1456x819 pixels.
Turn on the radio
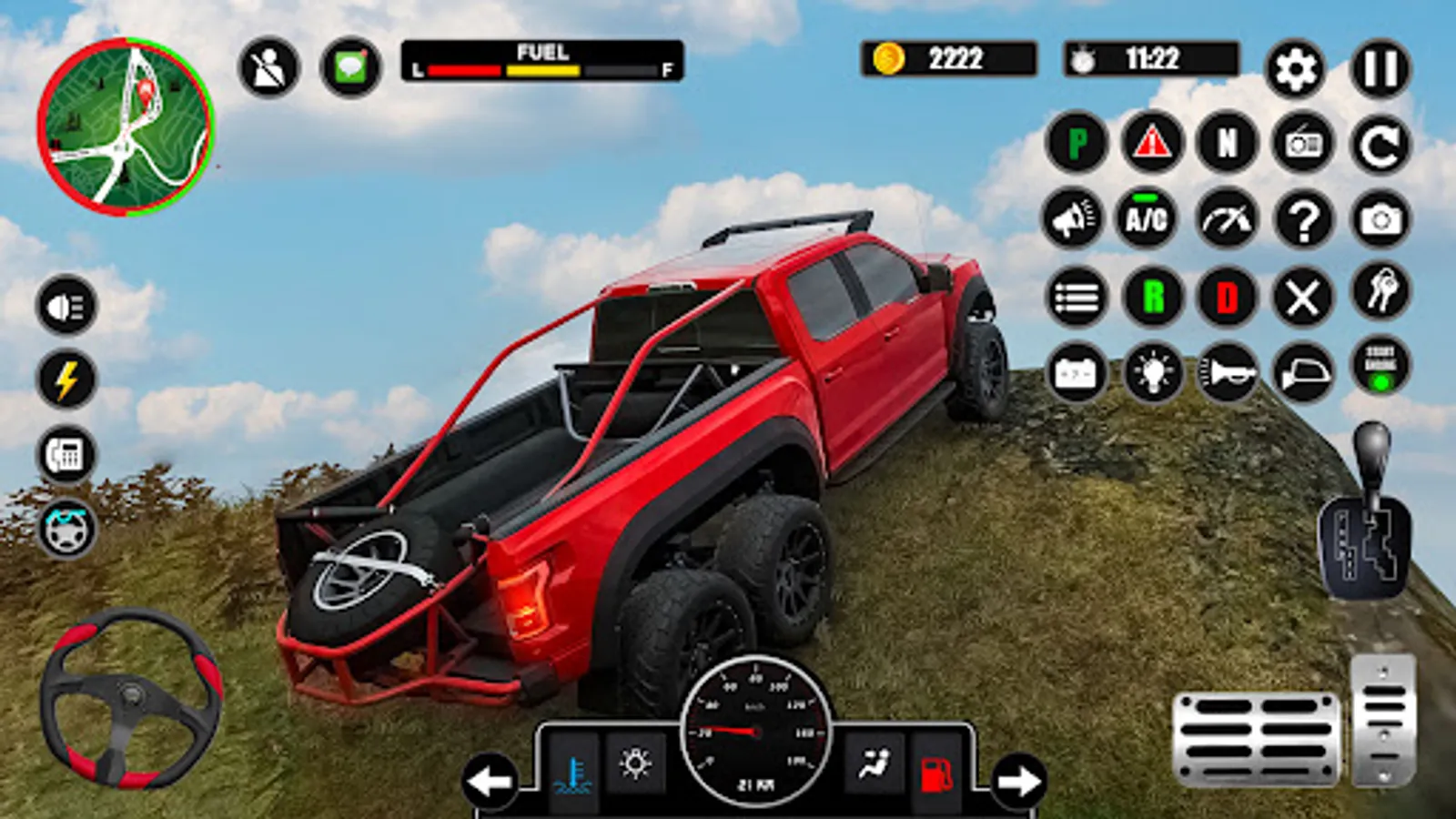[1303, 143]
